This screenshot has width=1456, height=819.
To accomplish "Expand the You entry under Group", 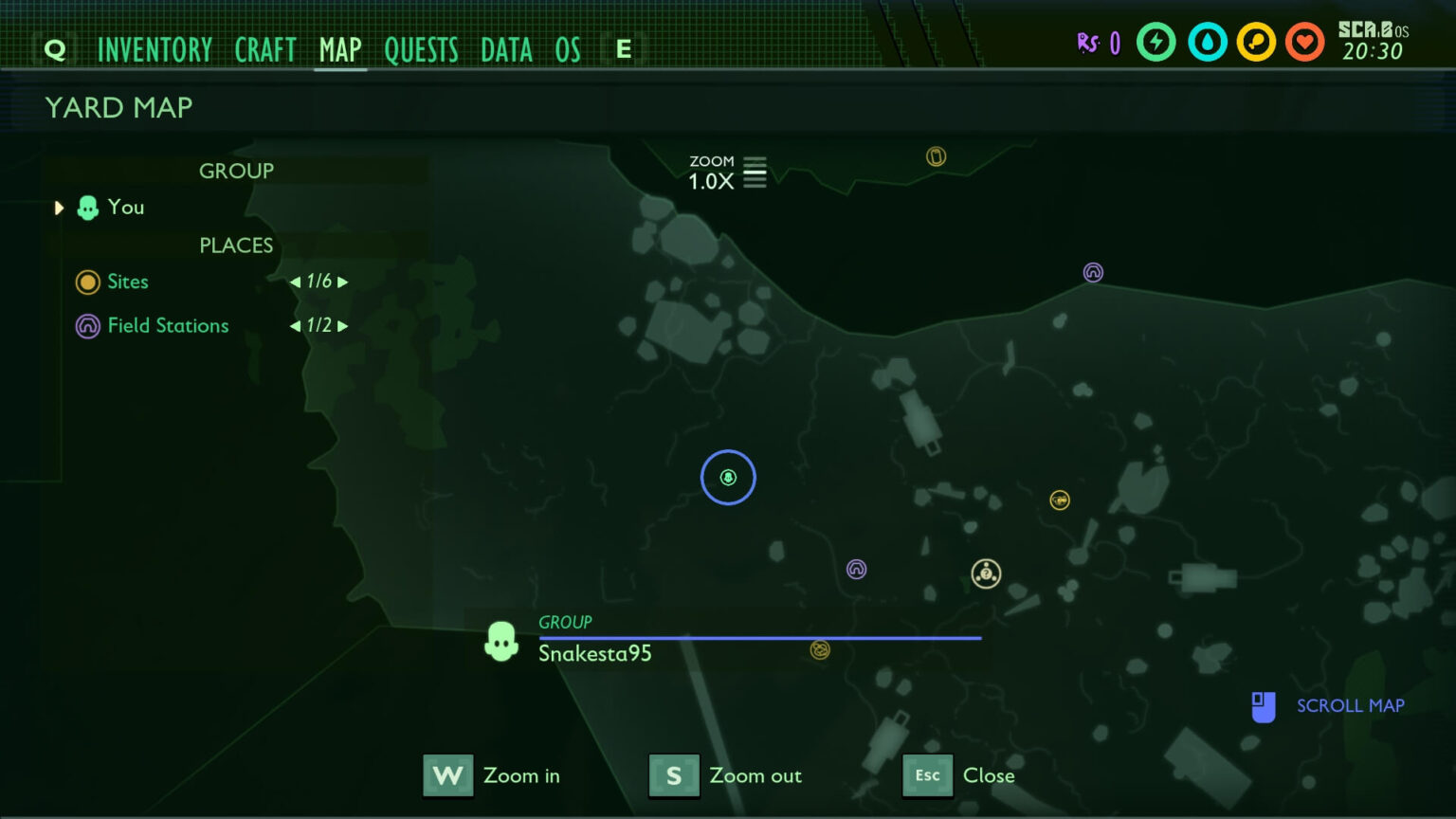I will pos(59,208).
